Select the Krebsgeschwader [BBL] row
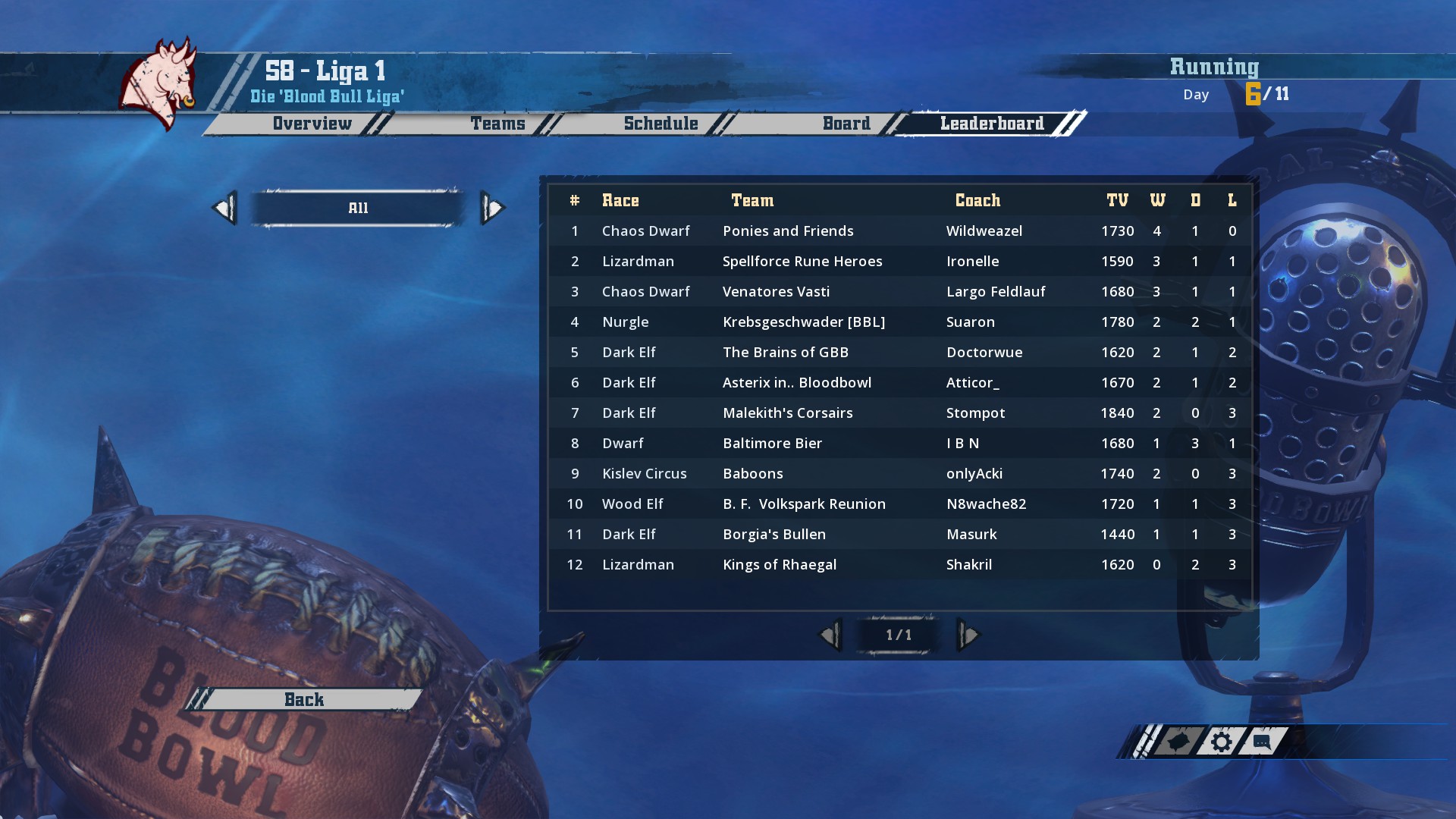 803,322
